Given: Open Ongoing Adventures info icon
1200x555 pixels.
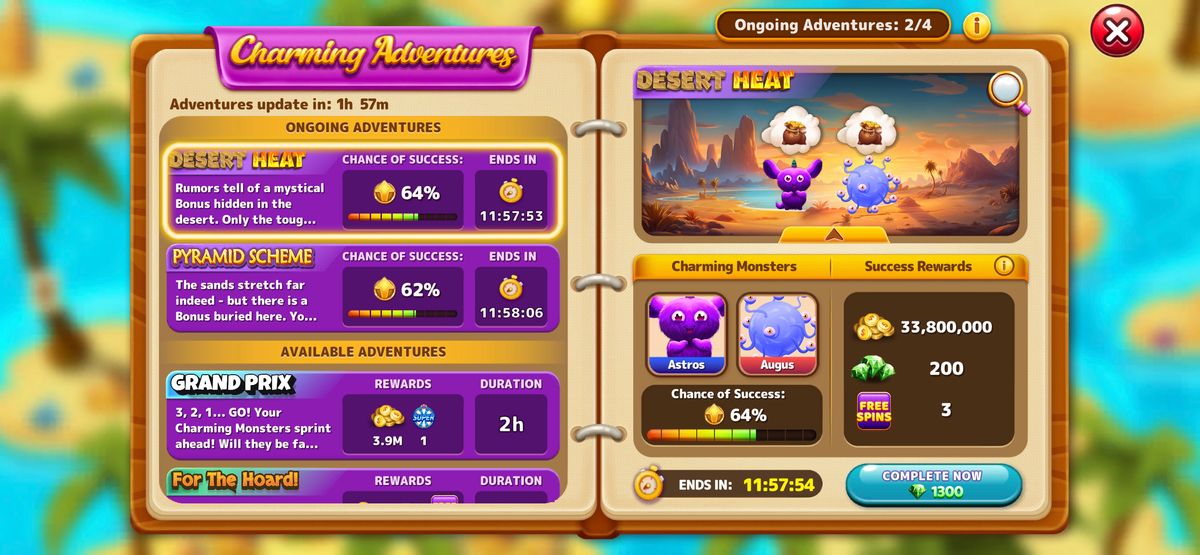Looking at the screenshot, I should point(977,26).
